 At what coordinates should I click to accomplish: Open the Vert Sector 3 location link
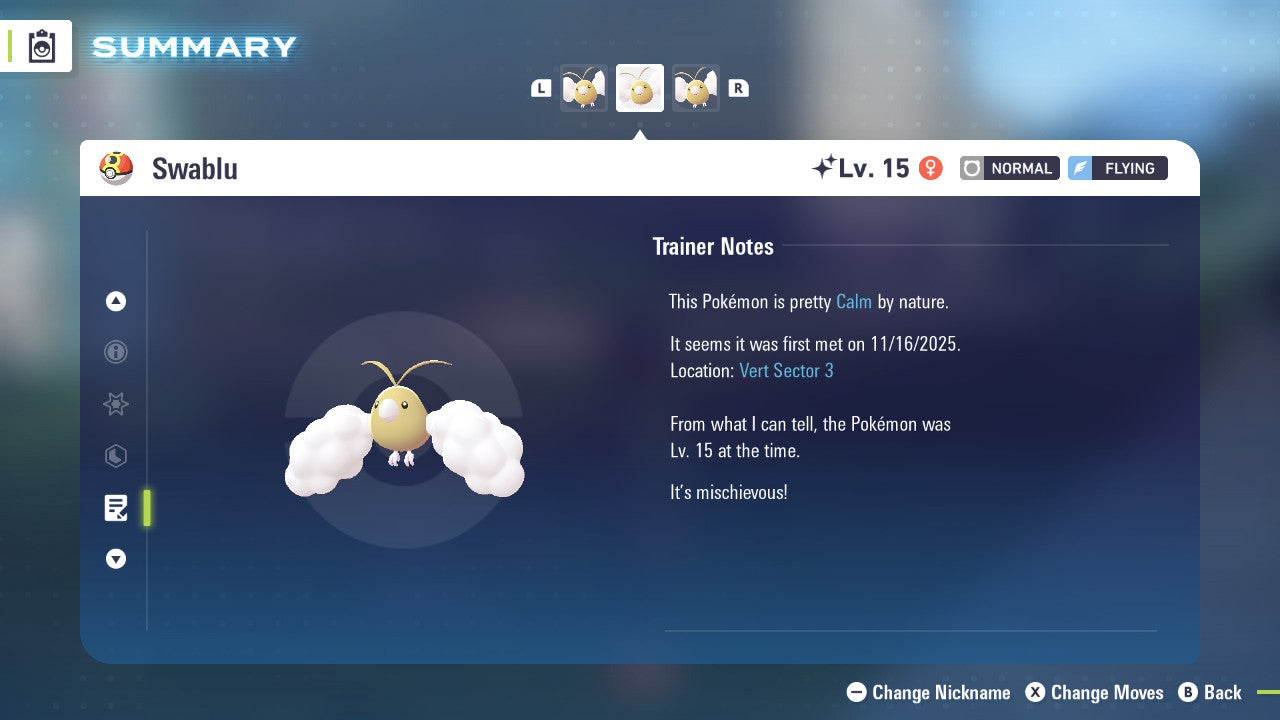(x=787, y=370)
